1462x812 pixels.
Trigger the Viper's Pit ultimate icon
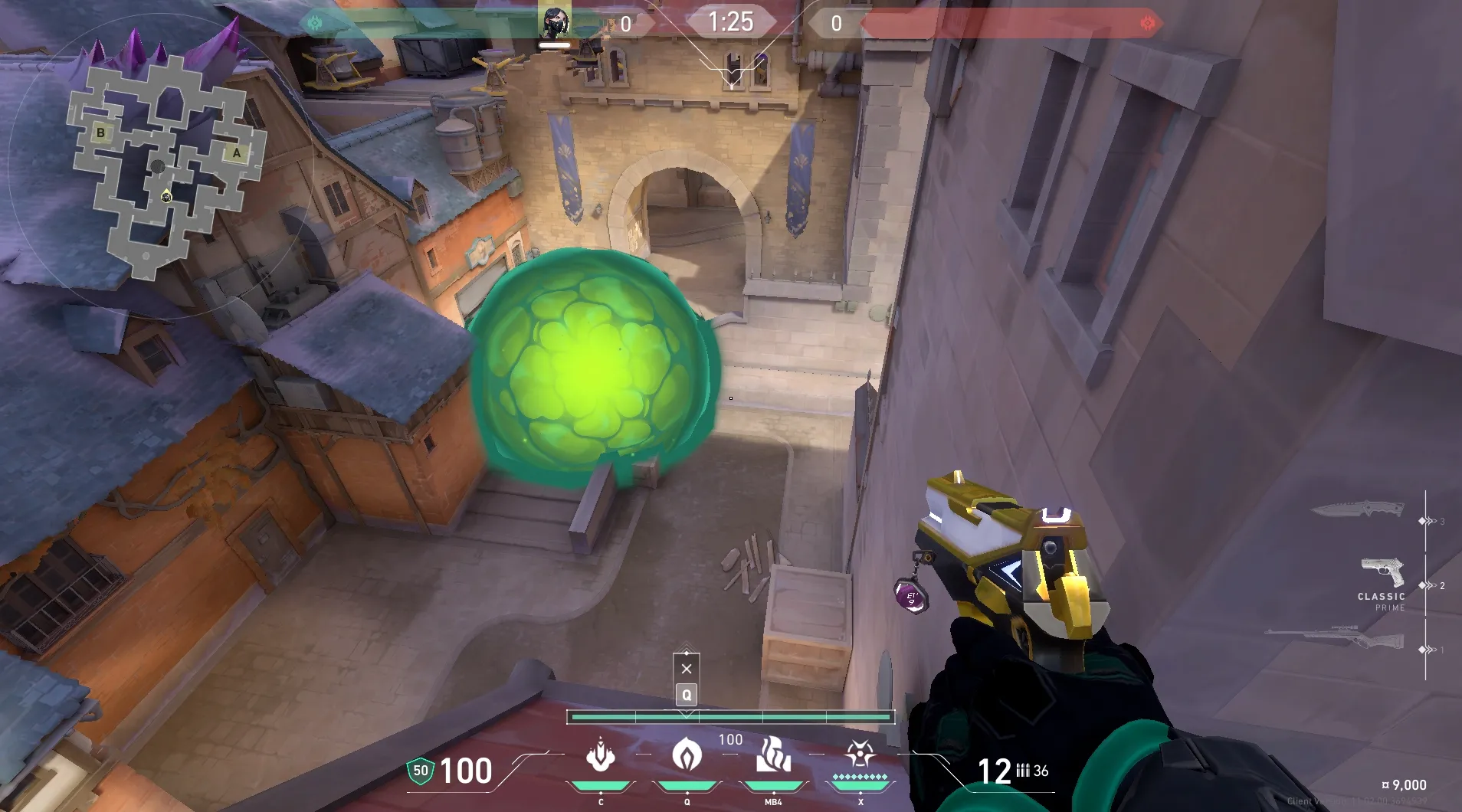(860, 755)
